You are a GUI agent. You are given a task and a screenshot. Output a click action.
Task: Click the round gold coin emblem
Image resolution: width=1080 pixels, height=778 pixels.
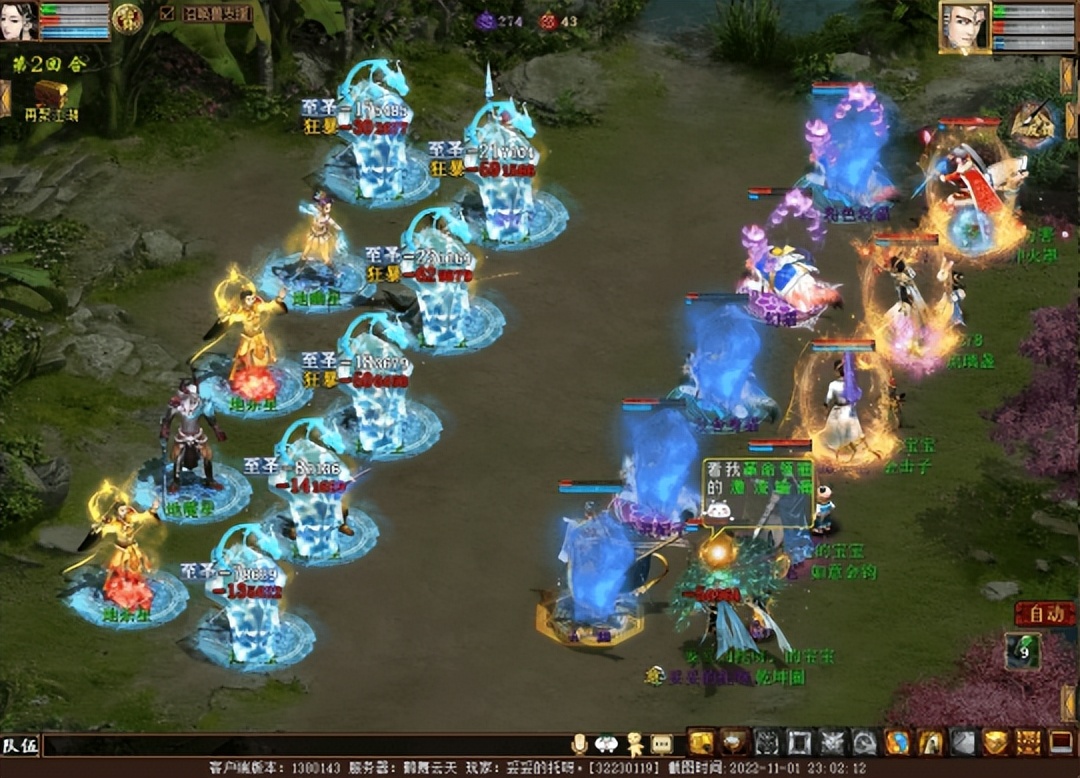pos(127,18)
